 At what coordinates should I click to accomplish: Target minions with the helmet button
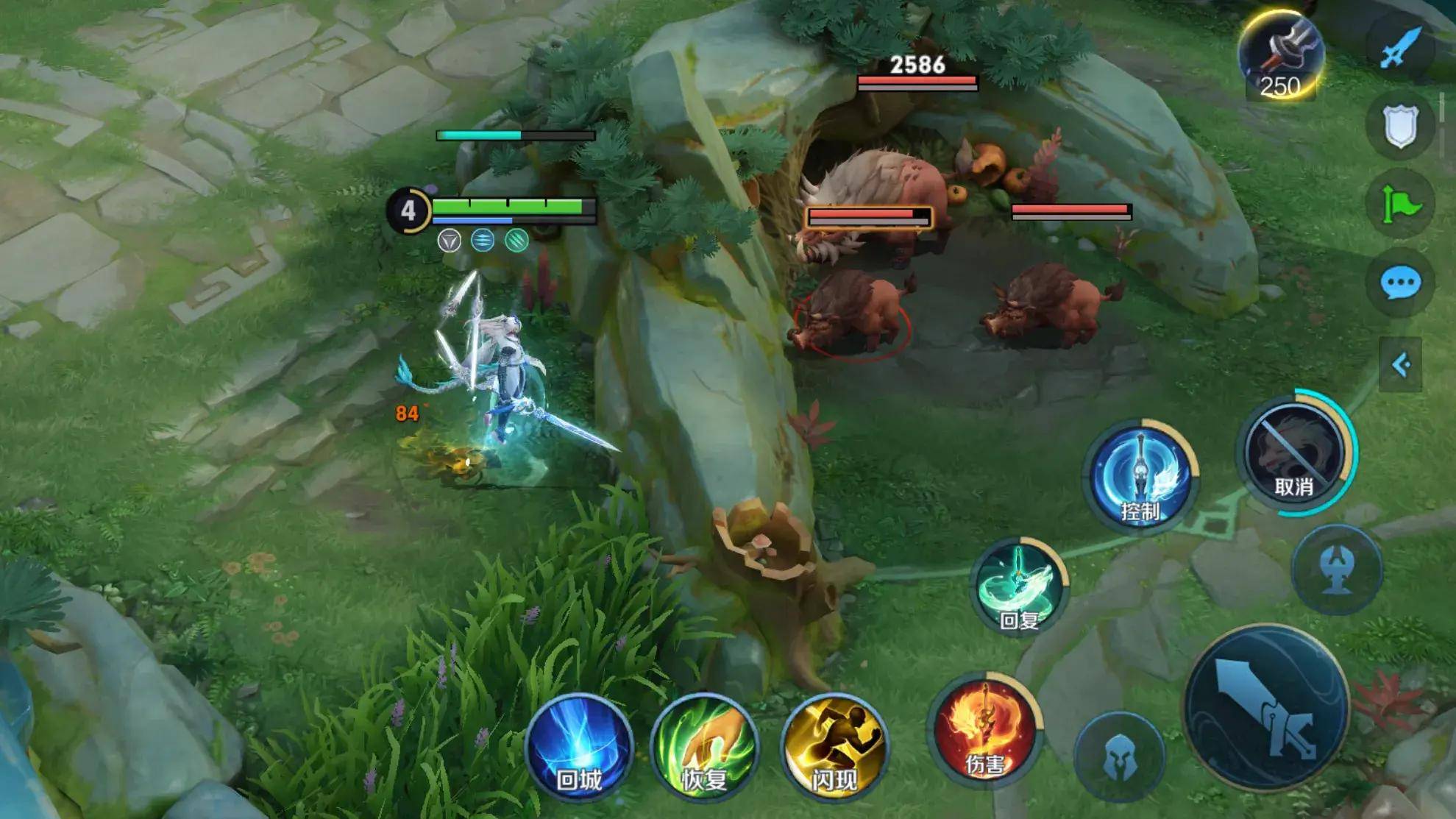1119,756
